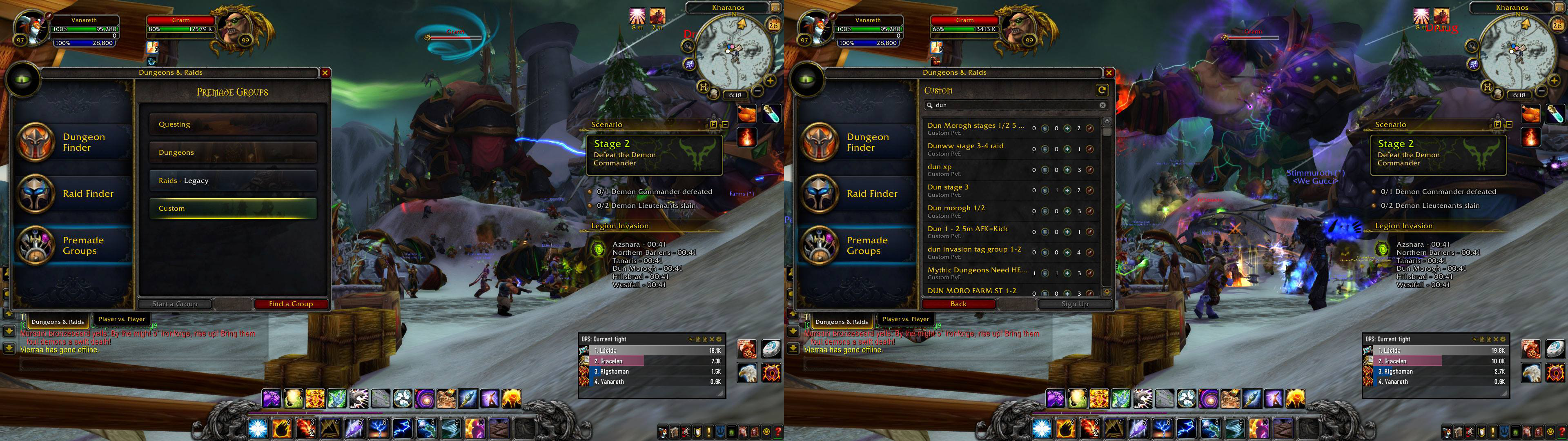1568x441 pixels.
Task: Go Back from the Custom list
Action: tap(958, 304)
